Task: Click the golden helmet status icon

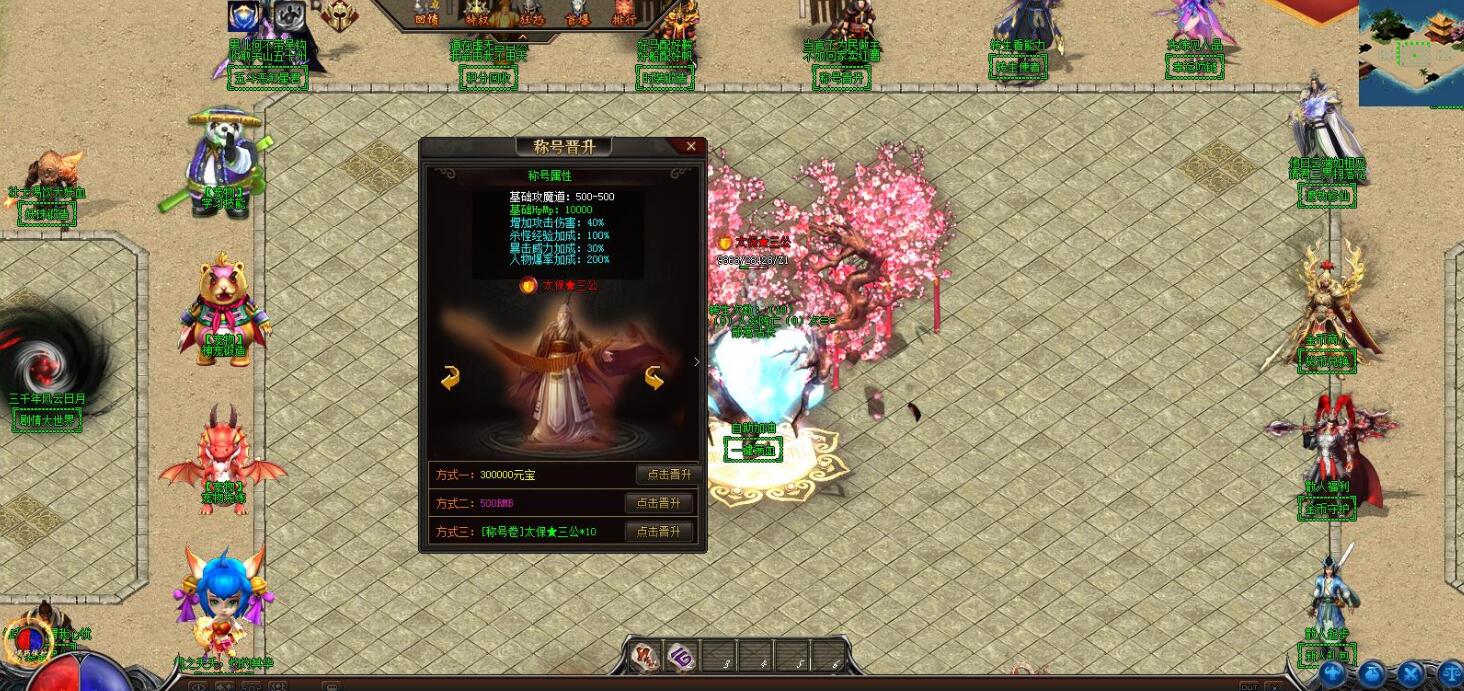Action: point(338,14)
